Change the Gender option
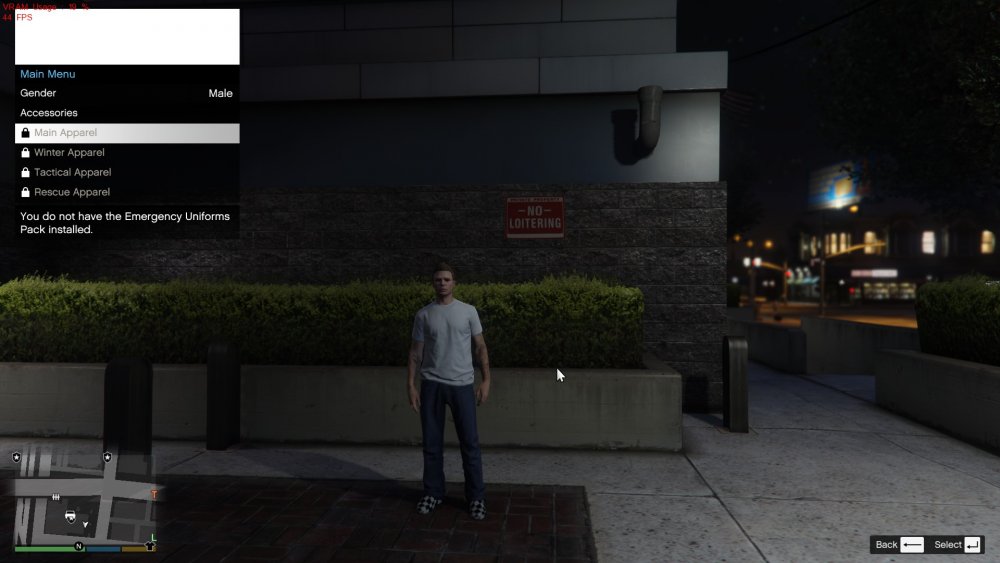 (127, 93)
